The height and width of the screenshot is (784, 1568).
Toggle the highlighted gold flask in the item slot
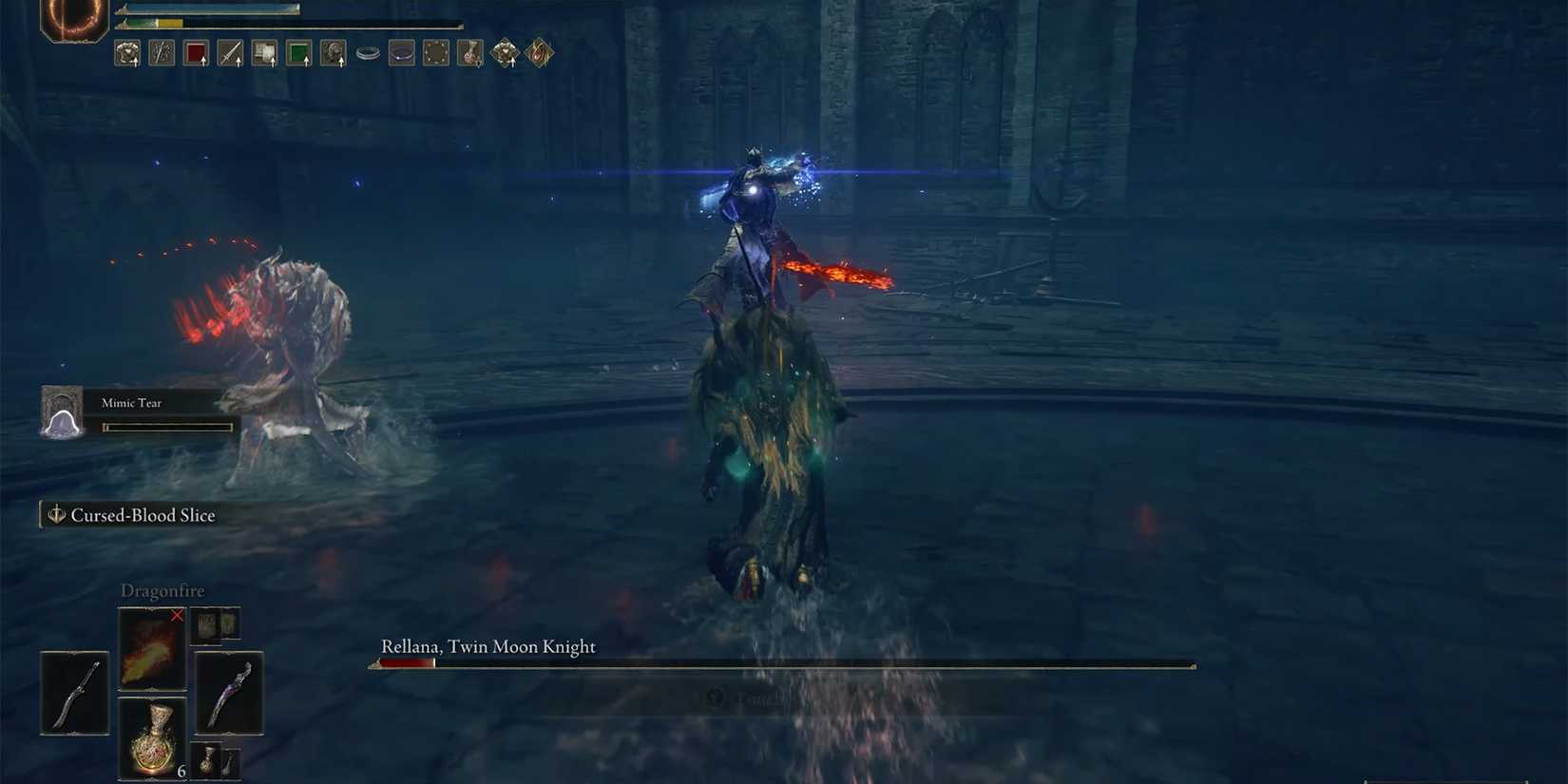pyautogui.click(x=153, y=738)
